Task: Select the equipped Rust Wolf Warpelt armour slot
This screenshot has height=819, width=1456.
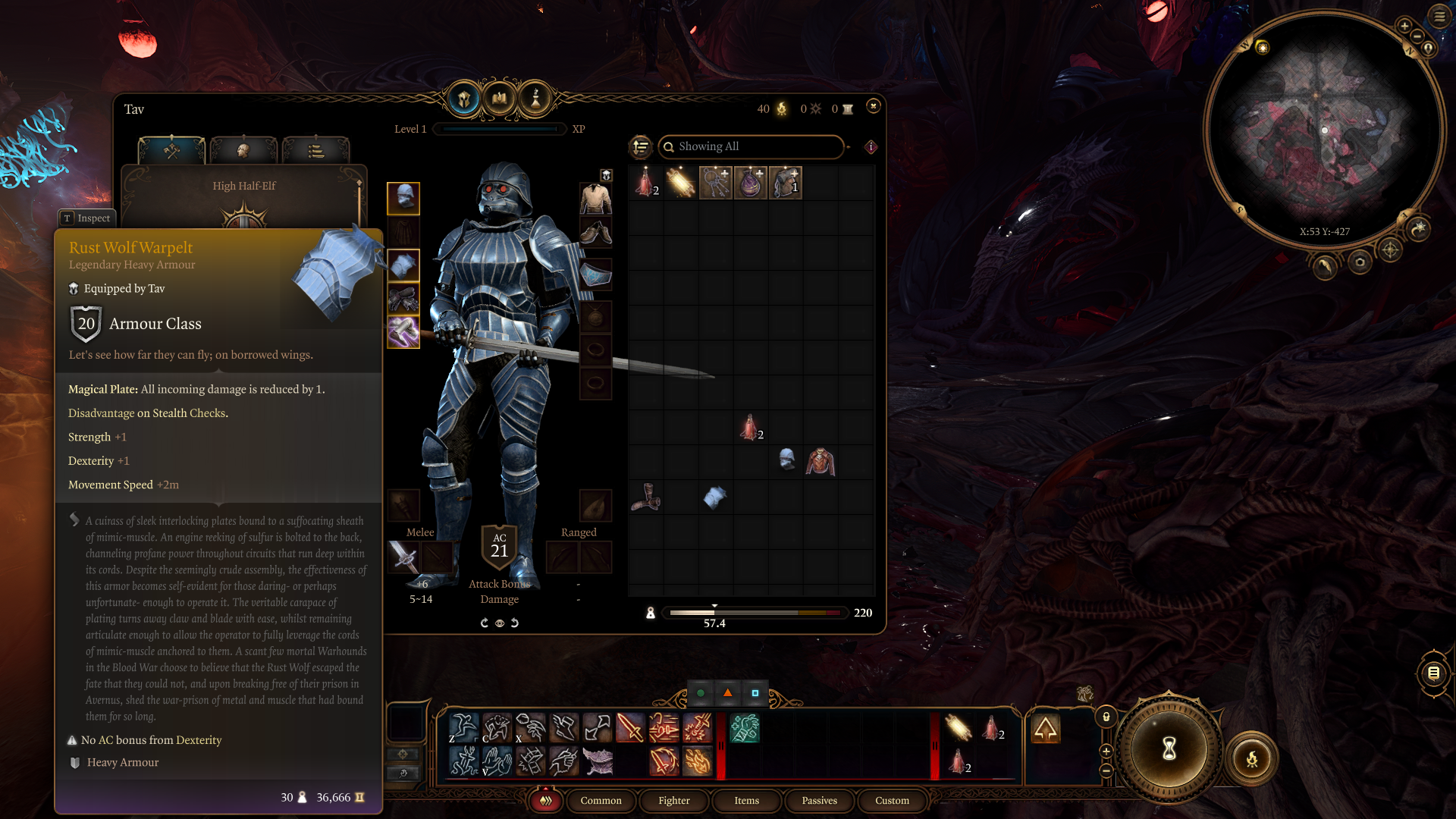Action: (403, 266)
